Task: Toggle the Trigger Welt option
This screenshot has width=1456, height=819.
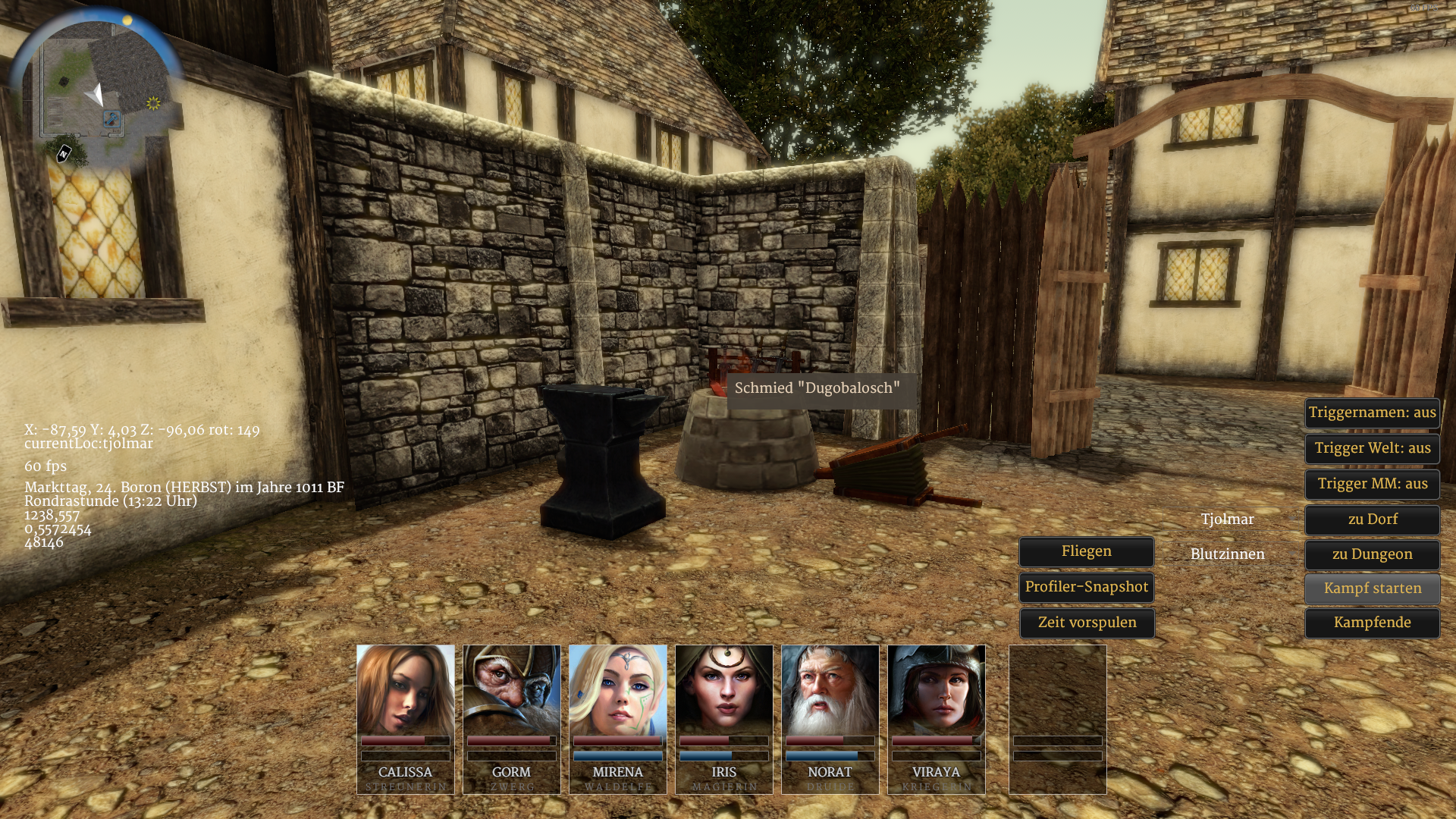Action: click(x=1372, y=448)
